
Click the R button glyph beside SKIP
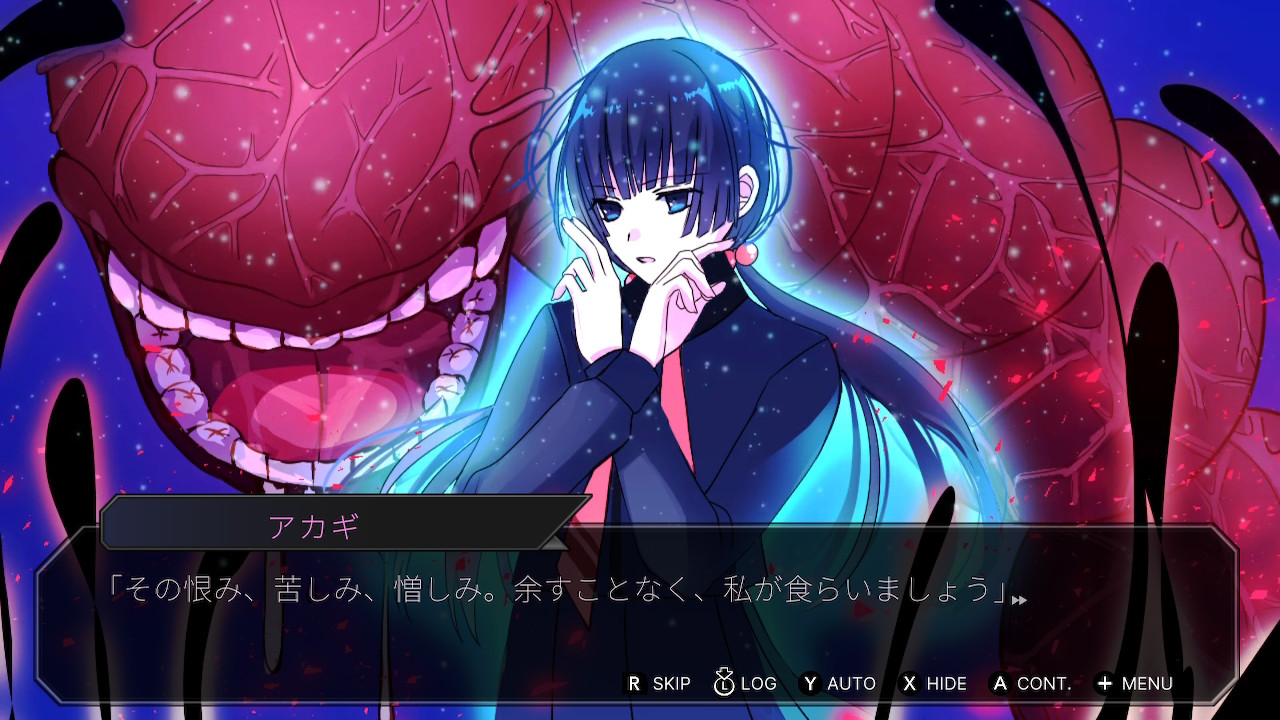click(634, 683)
